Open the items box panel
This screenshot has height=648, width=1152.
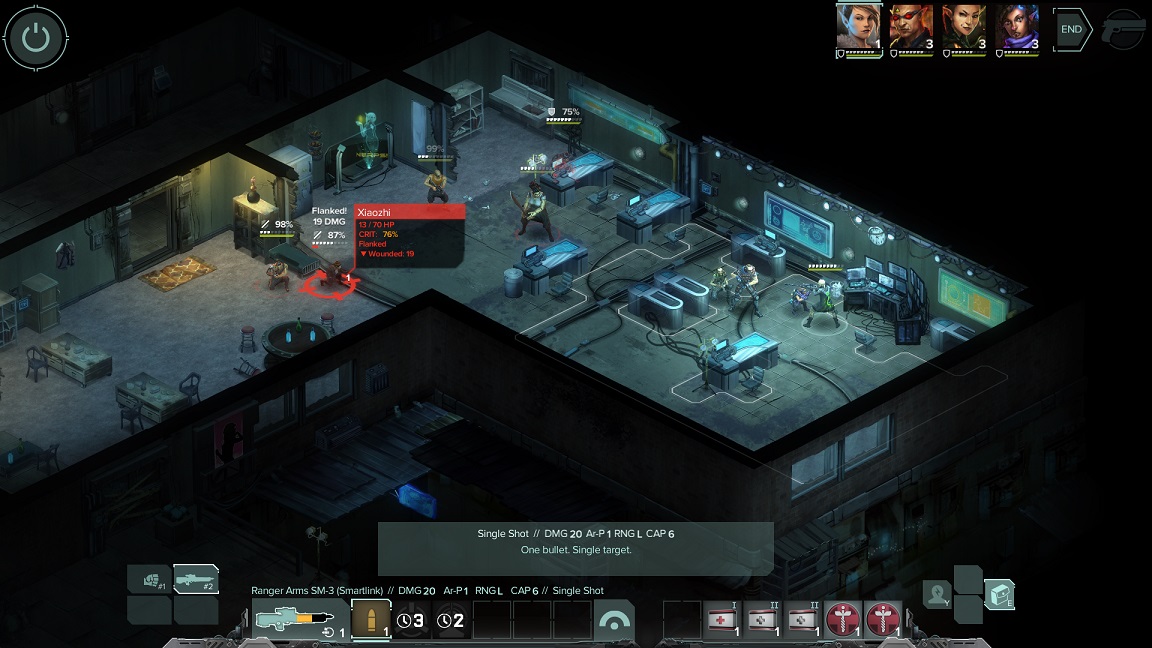coord(999,595)
